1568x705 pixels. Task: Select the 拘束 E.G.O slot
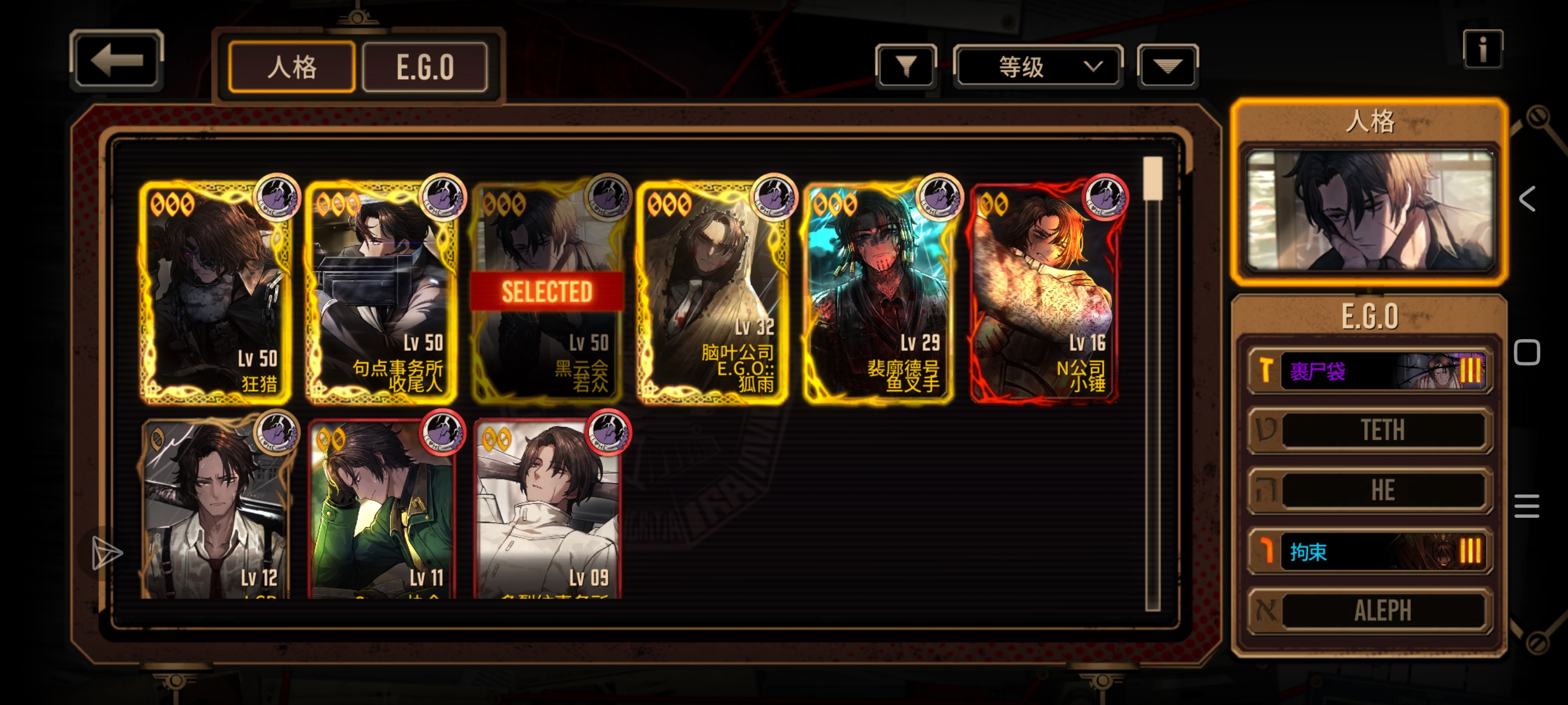[1370, 551]
